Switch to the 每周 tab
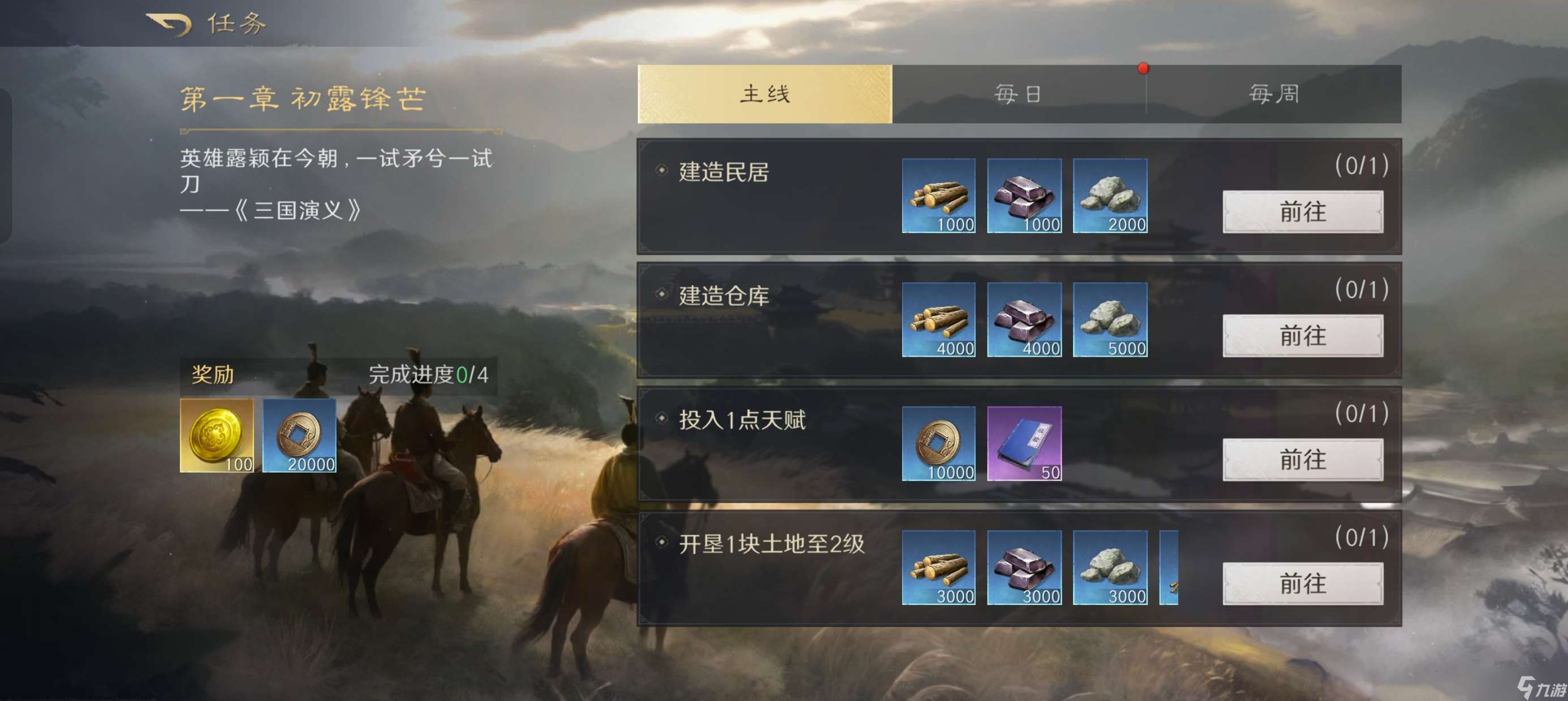The width and height of the screenshot is (1568, 701). [1277, 94]
